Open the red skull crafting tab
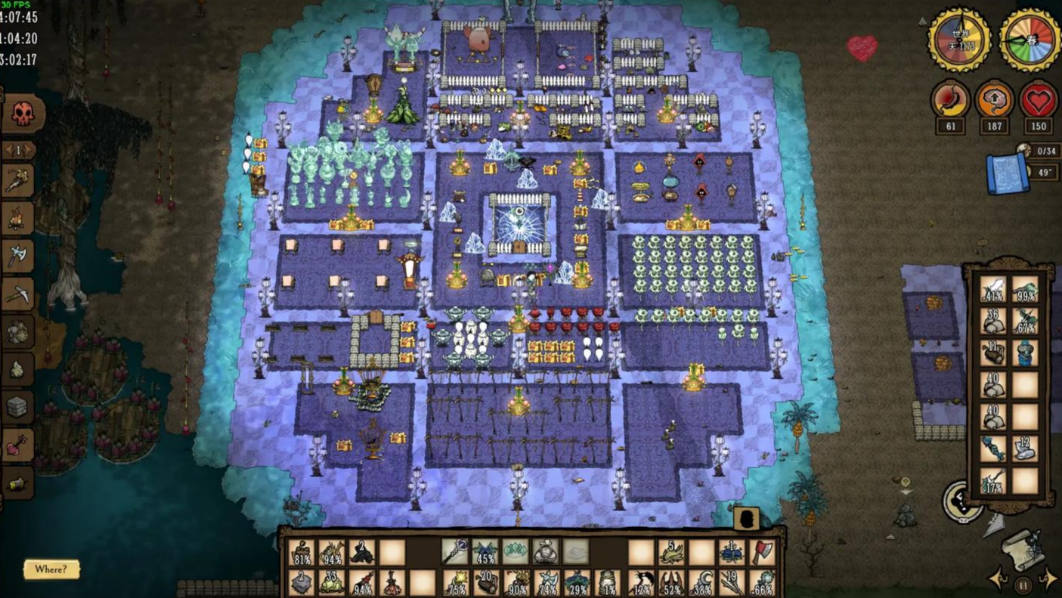The width and height of the screenshot is (1062, 598). pyautogui.click(x=22, y=113)
